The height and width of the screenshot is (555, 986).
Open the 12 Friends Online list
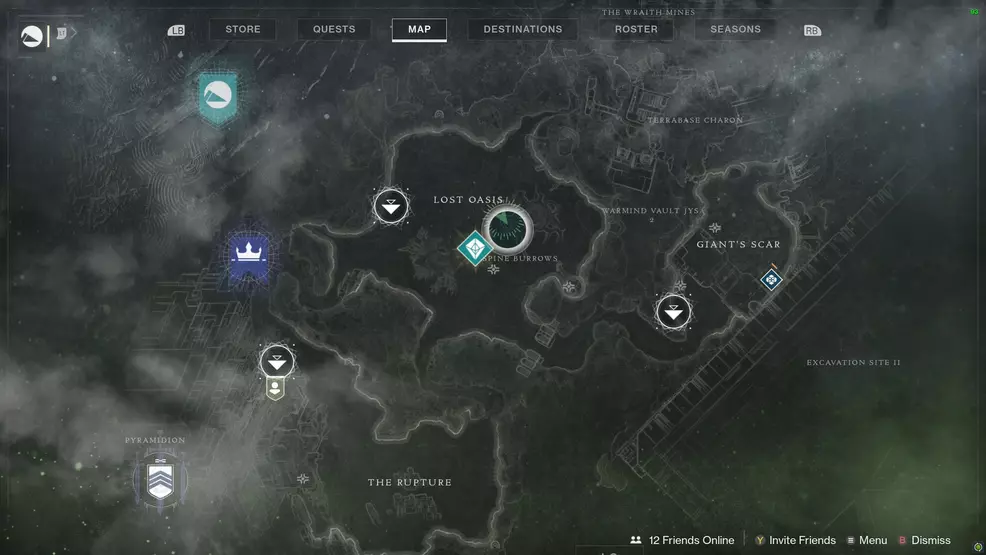coord(682,540)
